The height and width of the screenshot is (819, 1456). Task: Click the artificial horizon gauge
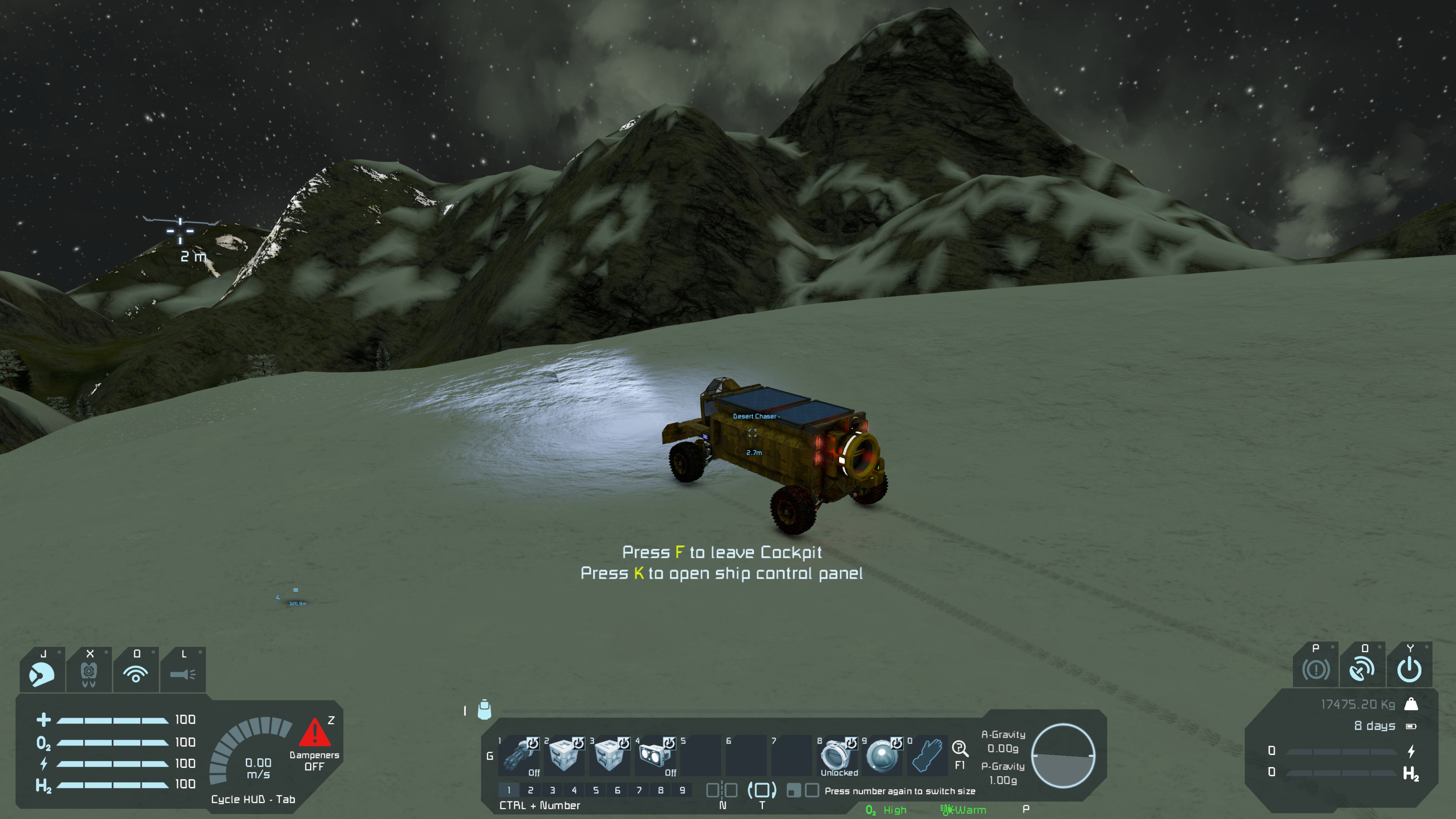pos(1063,755)
